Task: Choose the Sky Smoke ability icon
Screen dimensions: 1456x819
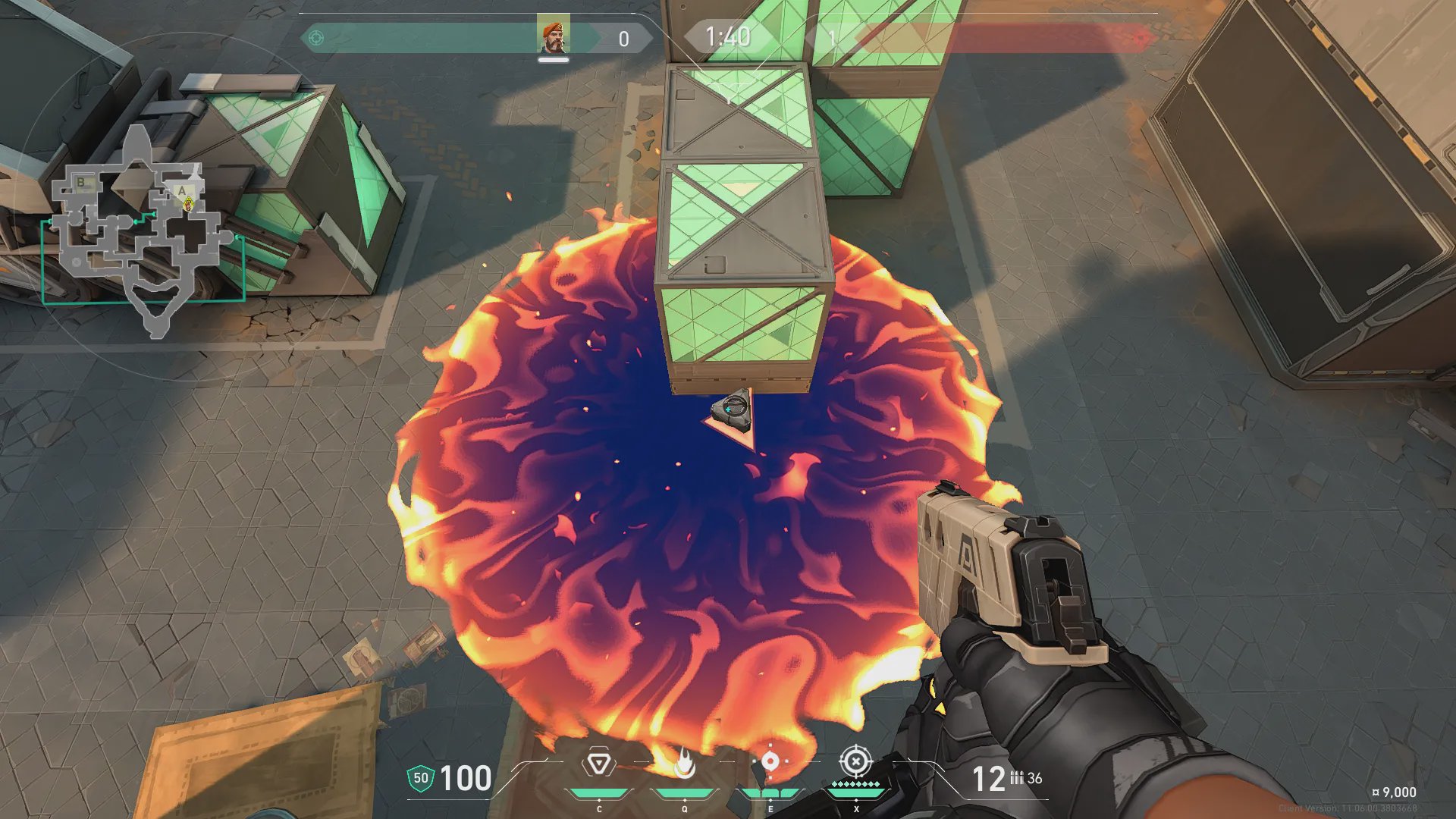Action: tap(770, 761)
